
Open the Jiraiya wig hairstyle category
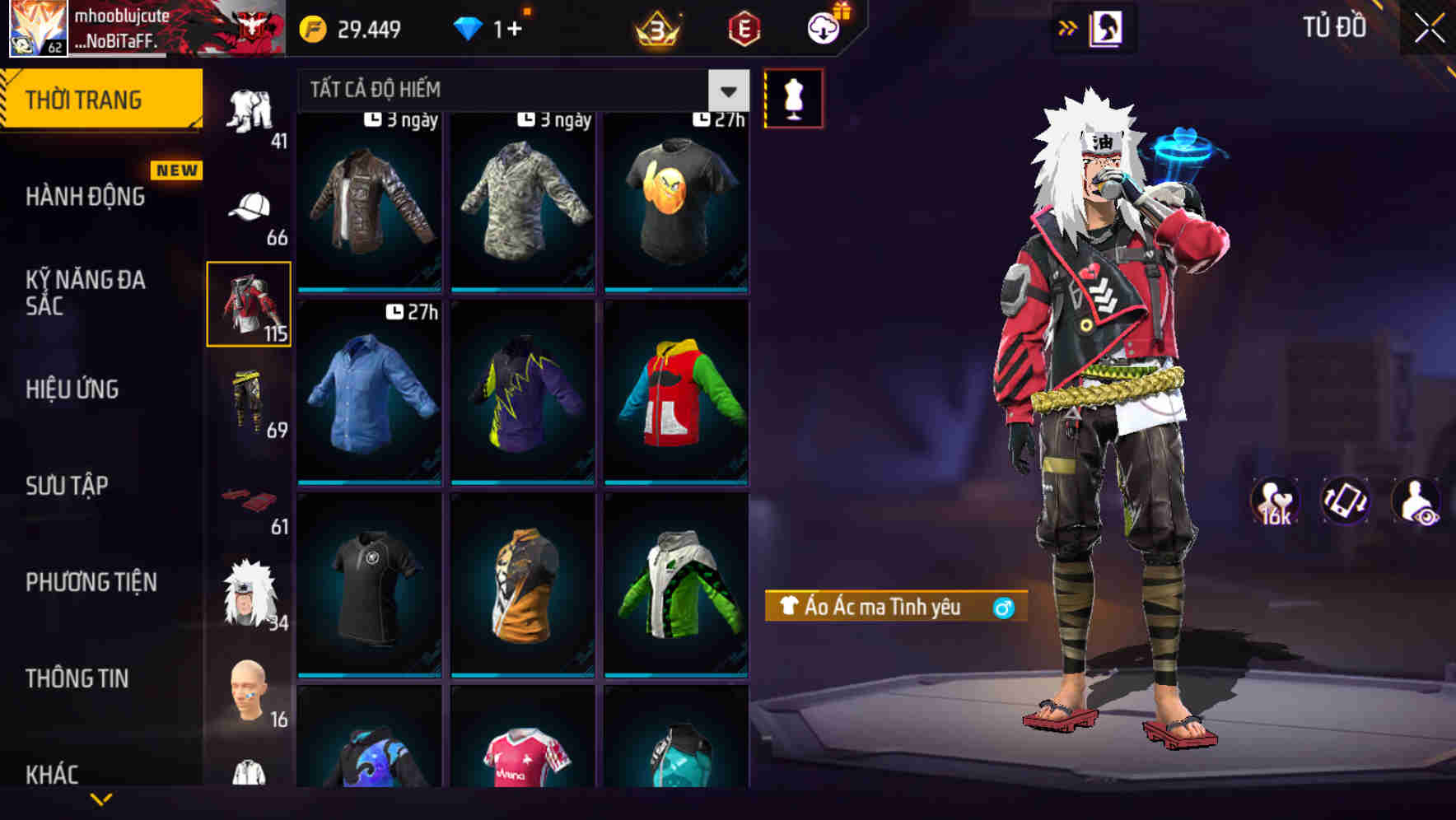click(x=250, y=593)
